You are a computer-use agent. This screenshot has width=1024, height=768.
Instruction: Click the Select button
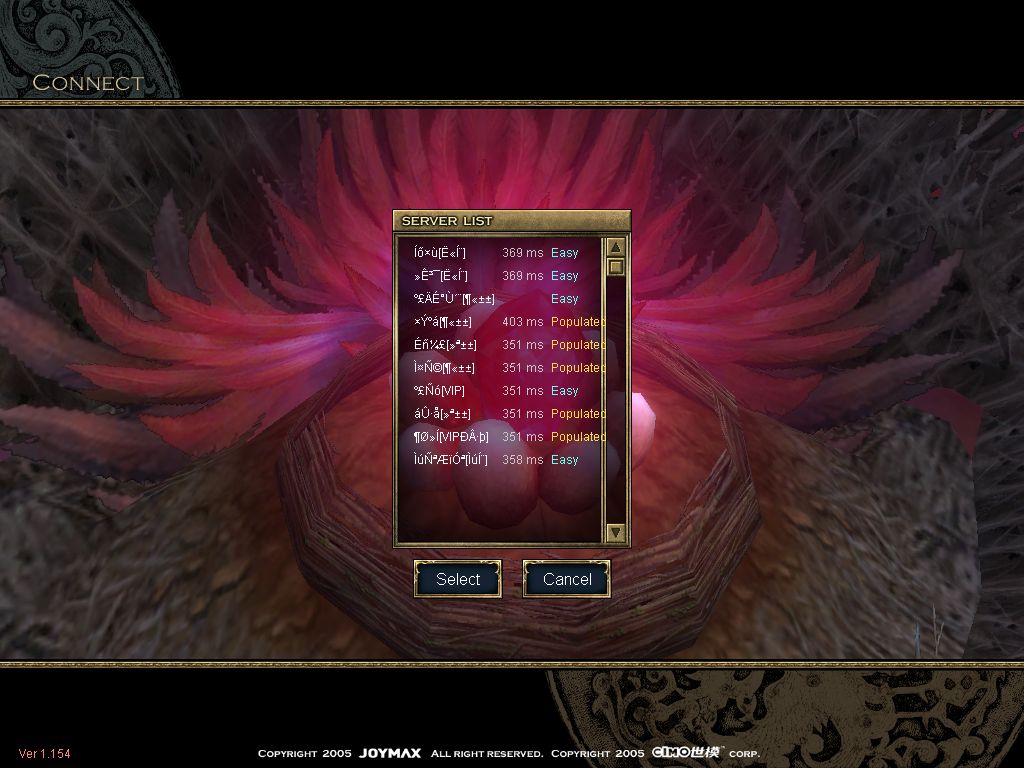coord(458,579)
